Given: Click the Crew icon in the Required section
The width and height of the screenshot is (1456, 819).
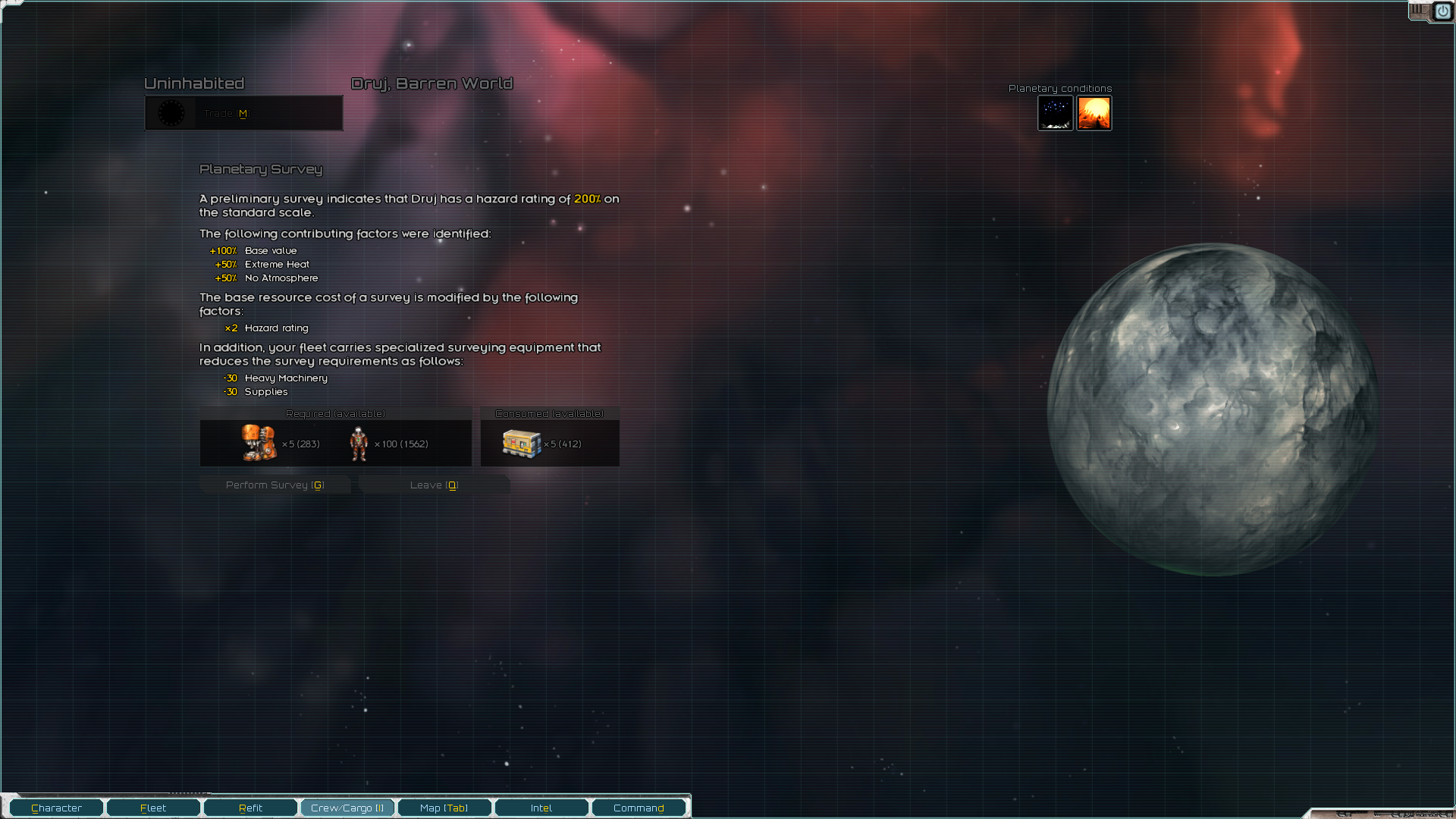Looking at the screenshot, I should pyautogui.click(x=359, y=444).
